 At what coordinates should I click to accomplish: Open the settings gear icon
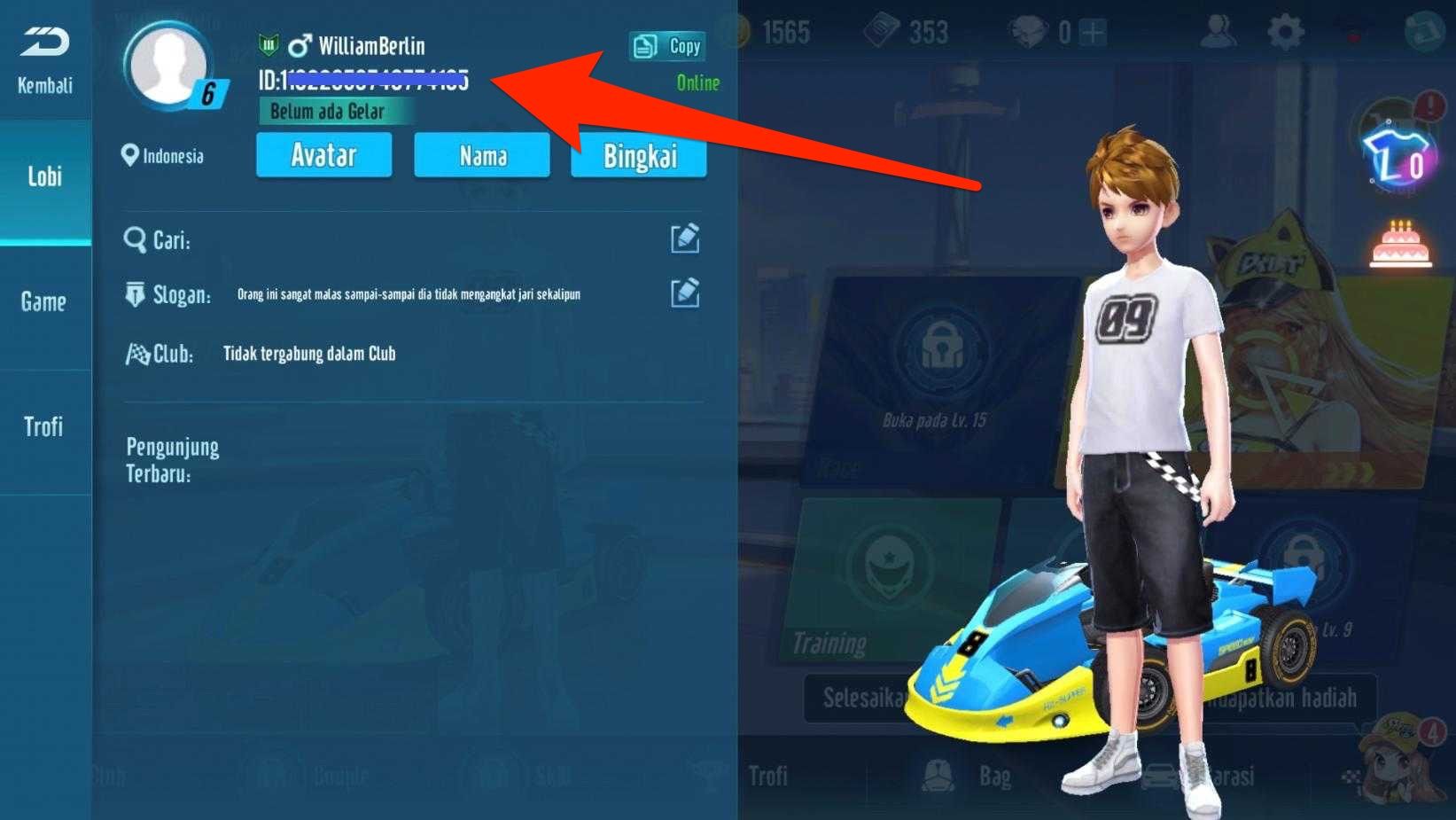[x=1285, y=33]
